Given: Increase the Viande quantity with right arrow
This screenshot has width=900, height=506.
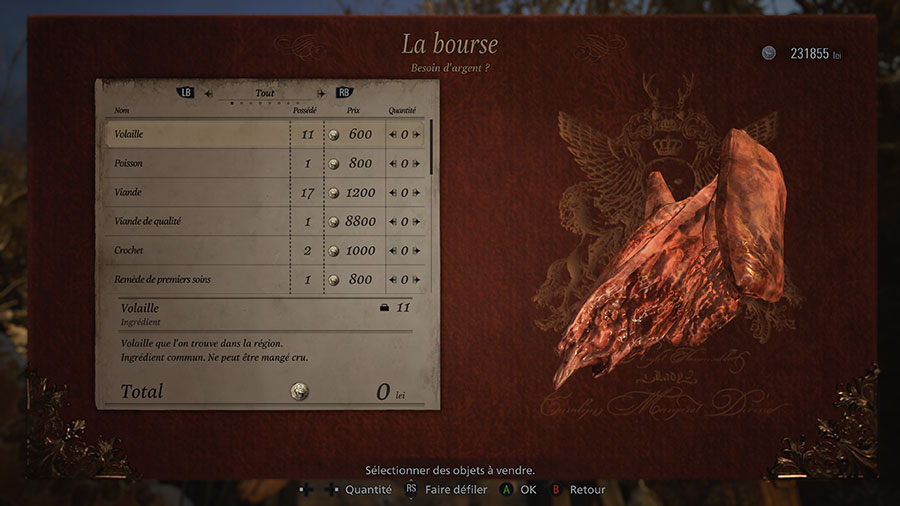Looking at the screenshot, I should point(417,193).
